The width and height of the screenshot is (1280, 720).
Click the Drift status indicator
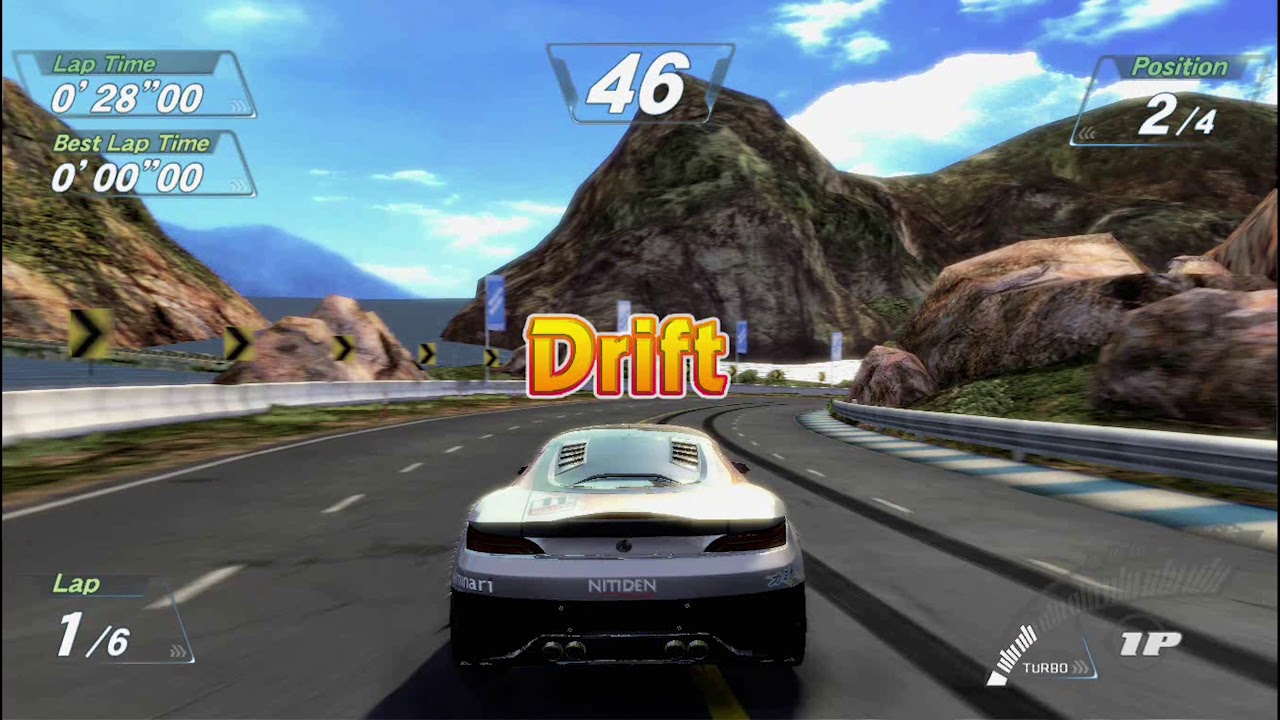[630, 355]
